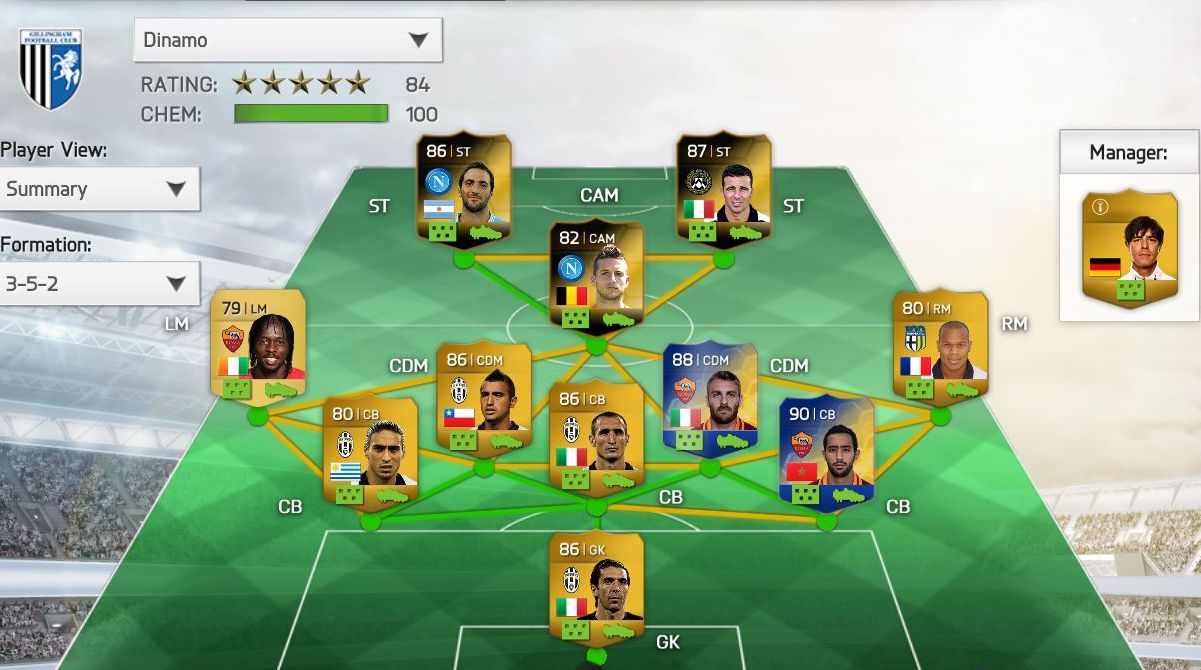Open the Dinamo squad name dropdown
This screenshot has height=670, width=1201.
[287, 40]
